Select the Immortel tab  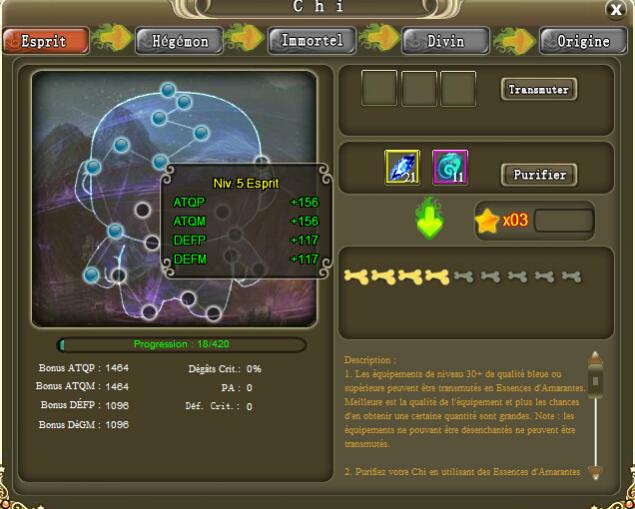pos(312,41)
